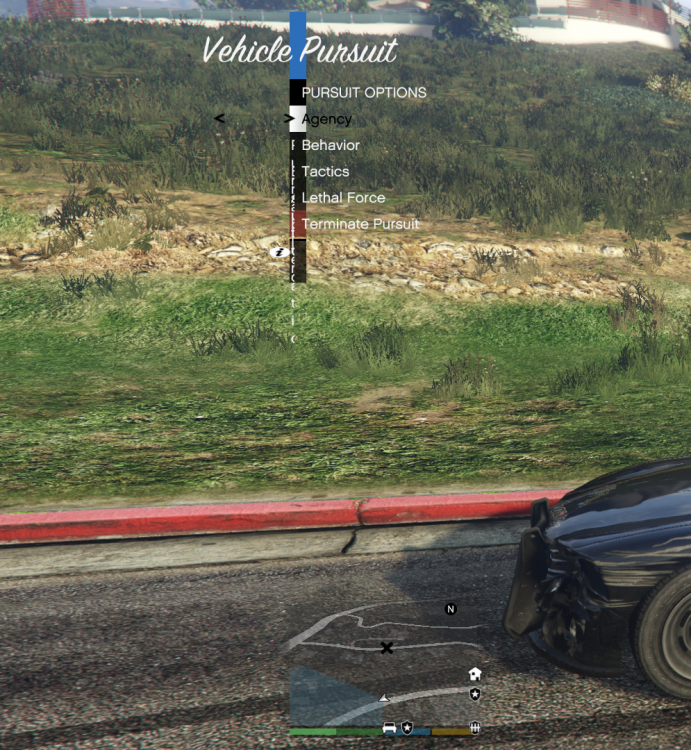Choose Terminate Pursuit
The width and height of the screenshot is (691, 750).
pyautogui.click(x=360, y=224)
